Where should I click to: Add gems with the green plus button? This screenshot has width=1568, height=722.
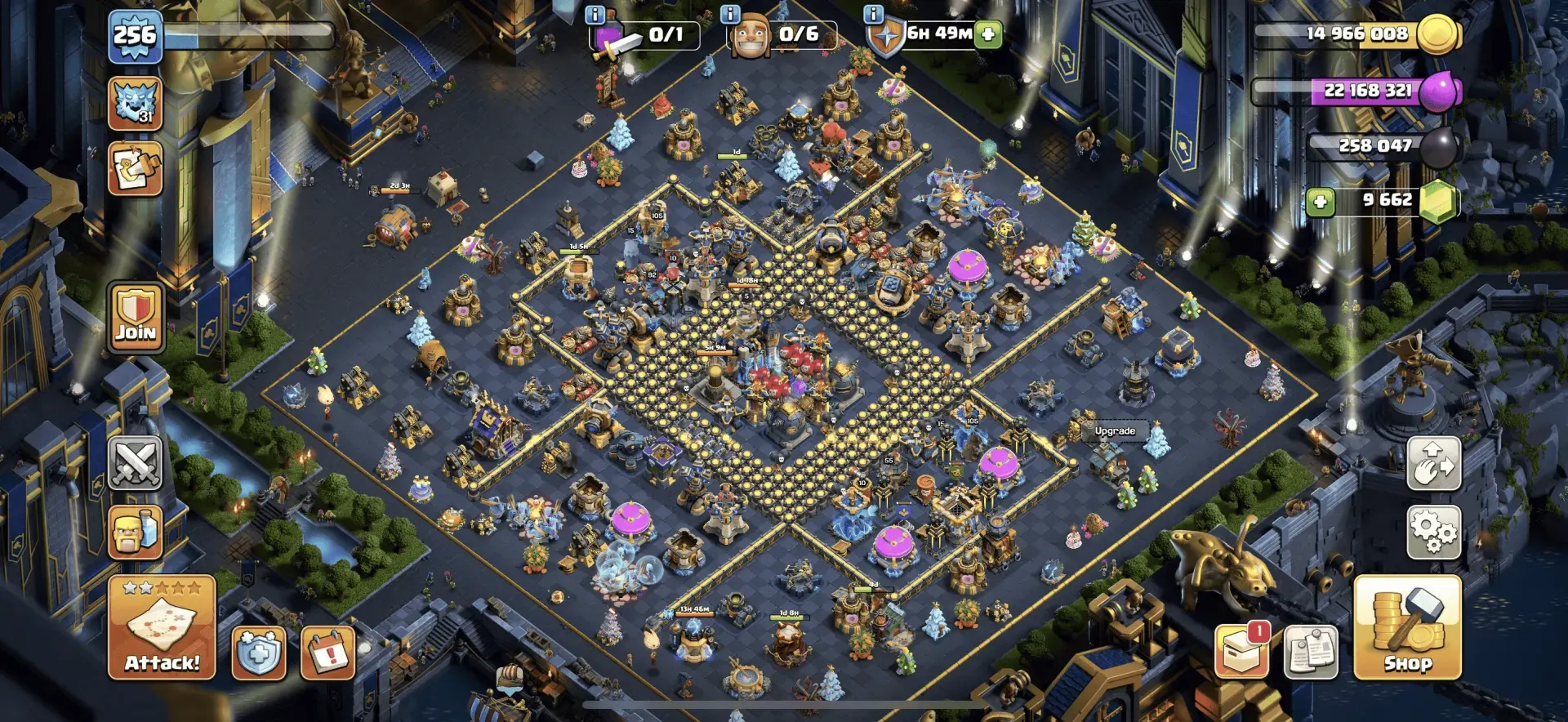click(1320, 201)
